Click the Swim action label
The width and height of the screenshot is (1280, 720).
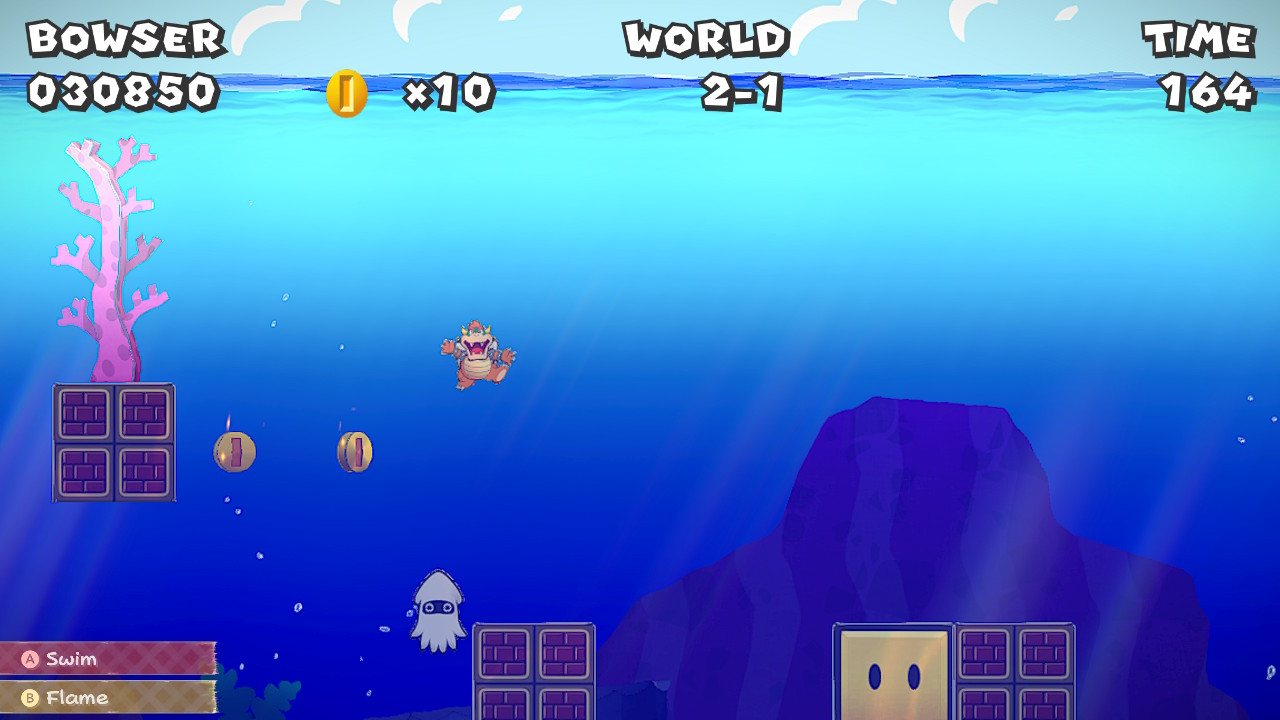coord(72,659)
